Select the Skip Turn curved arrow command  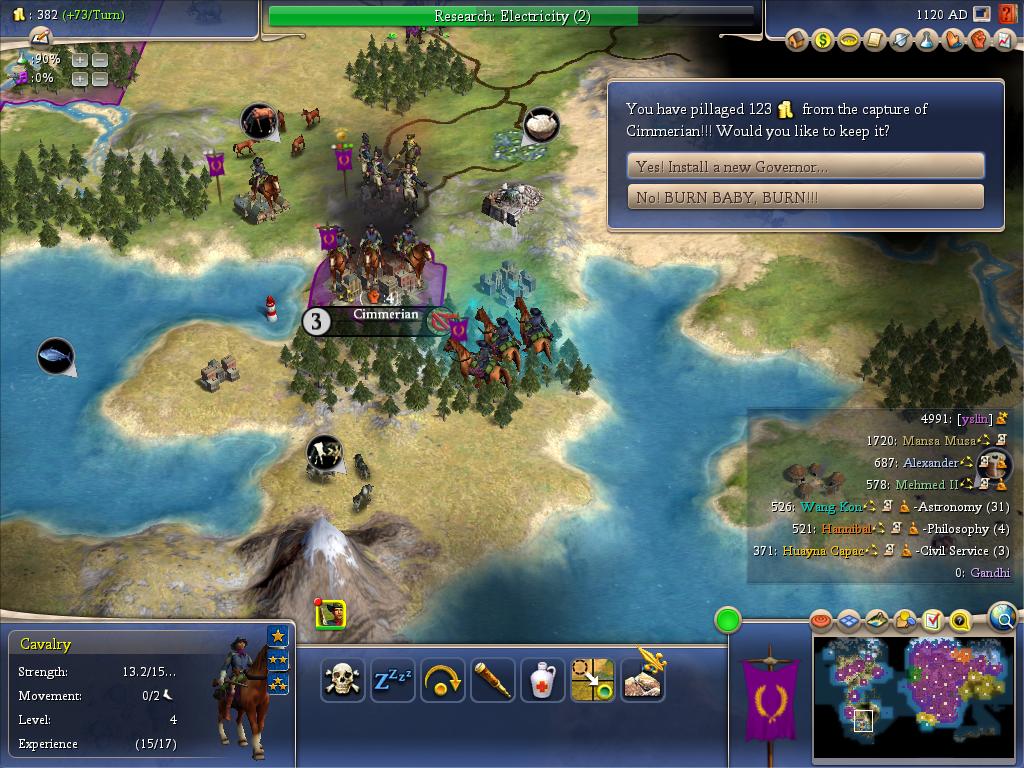click(x=442, y=681)
